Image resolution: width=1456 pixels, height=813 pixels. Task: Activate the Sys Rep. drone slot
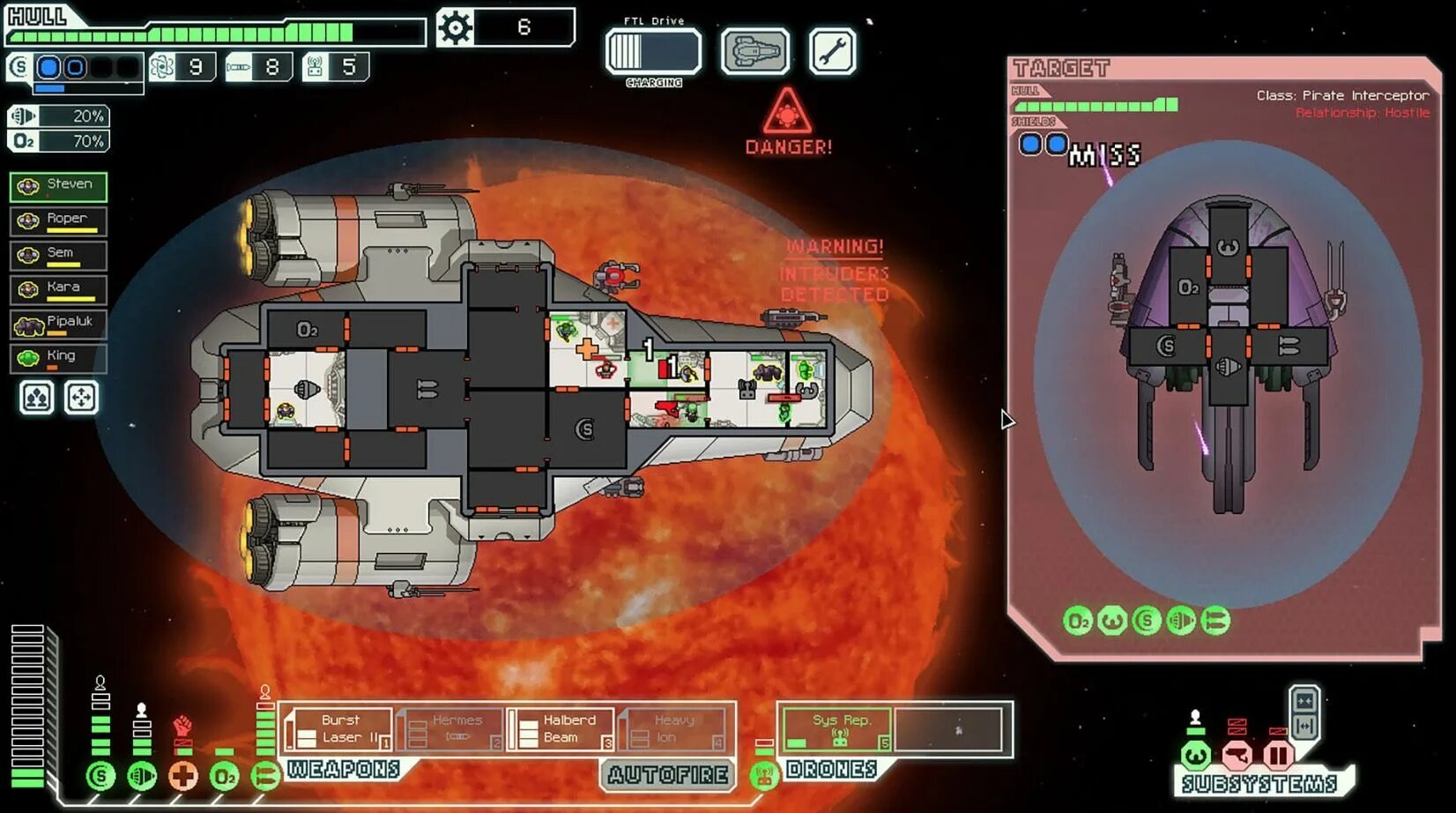click(836, 729)
